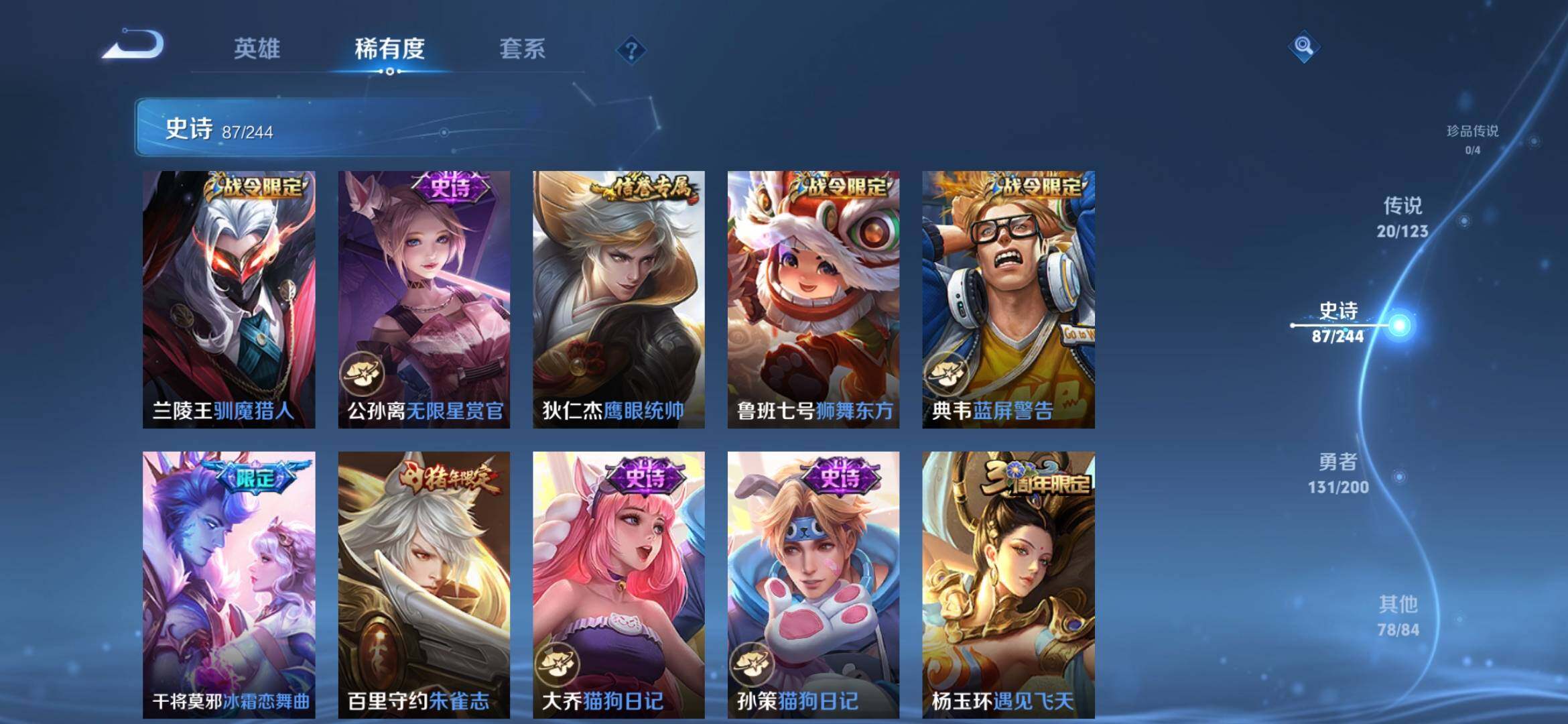View the 鲁班七号 狮舞东方 skin card
This screenshot has width=1568, height=724.
(x=813, y=299)
